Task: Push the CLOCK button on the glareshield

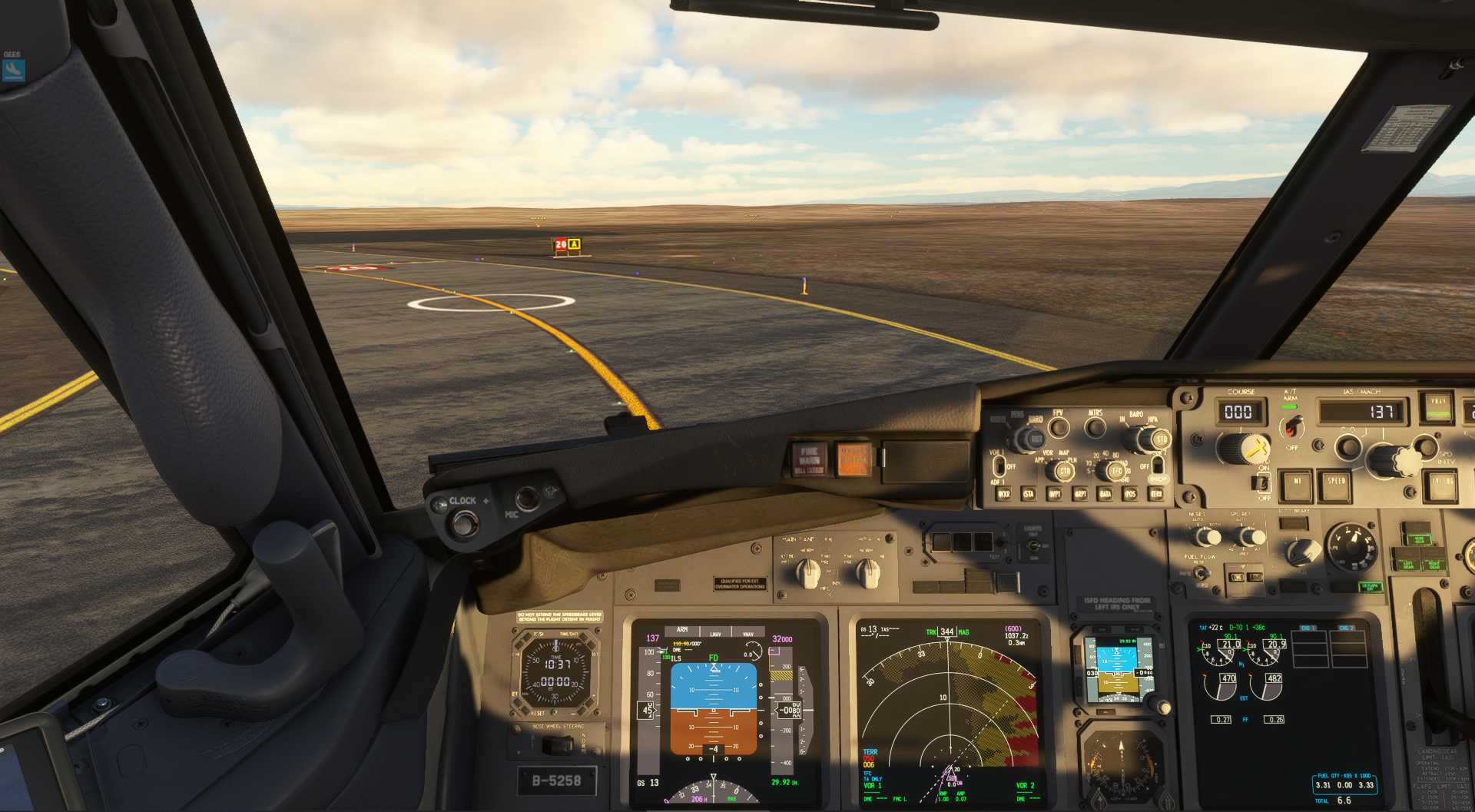Action: tap(464, 523)
